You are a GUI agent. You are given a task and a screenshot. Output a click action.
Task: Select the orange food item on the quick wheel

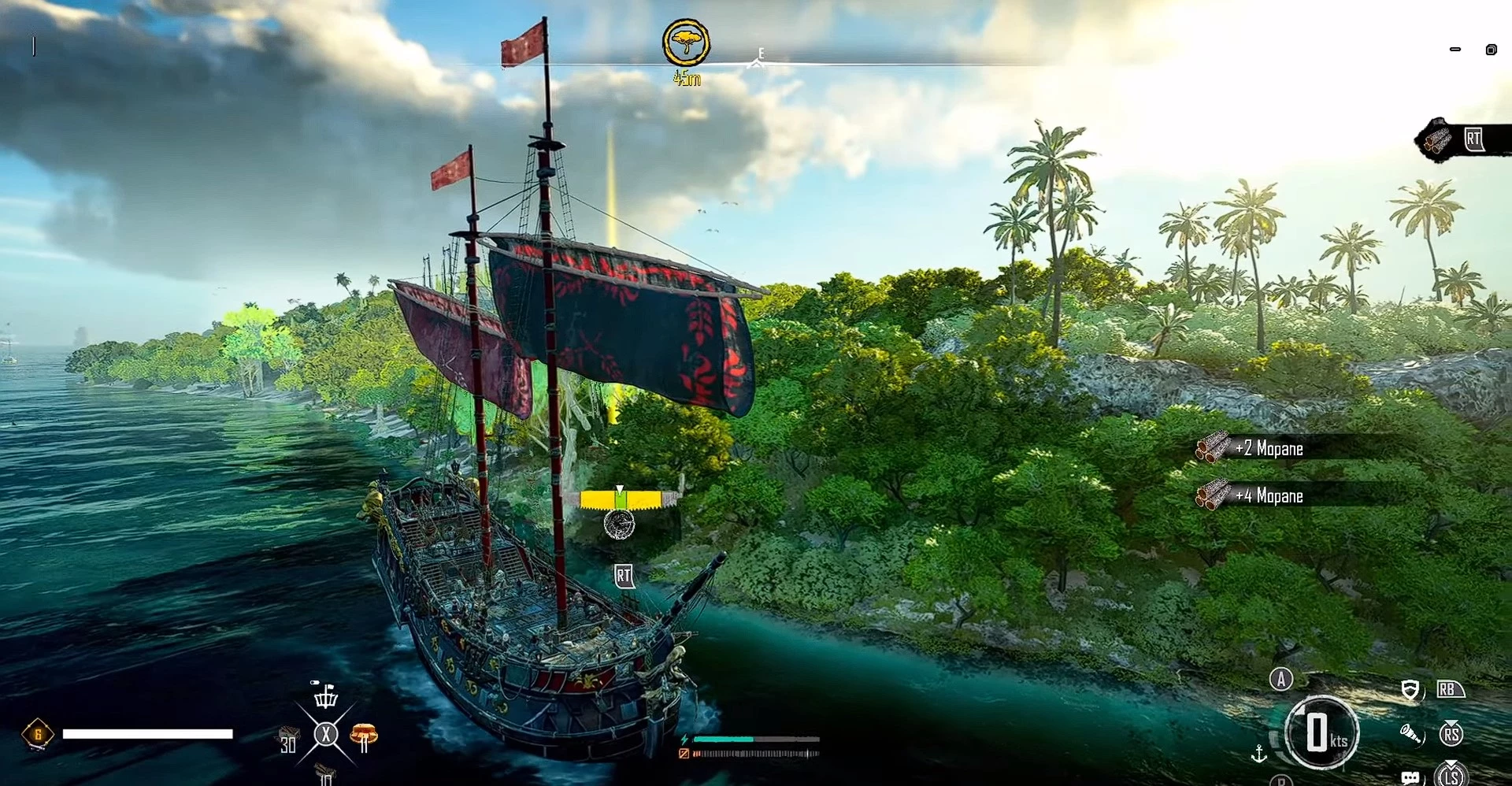click(363, 736)
